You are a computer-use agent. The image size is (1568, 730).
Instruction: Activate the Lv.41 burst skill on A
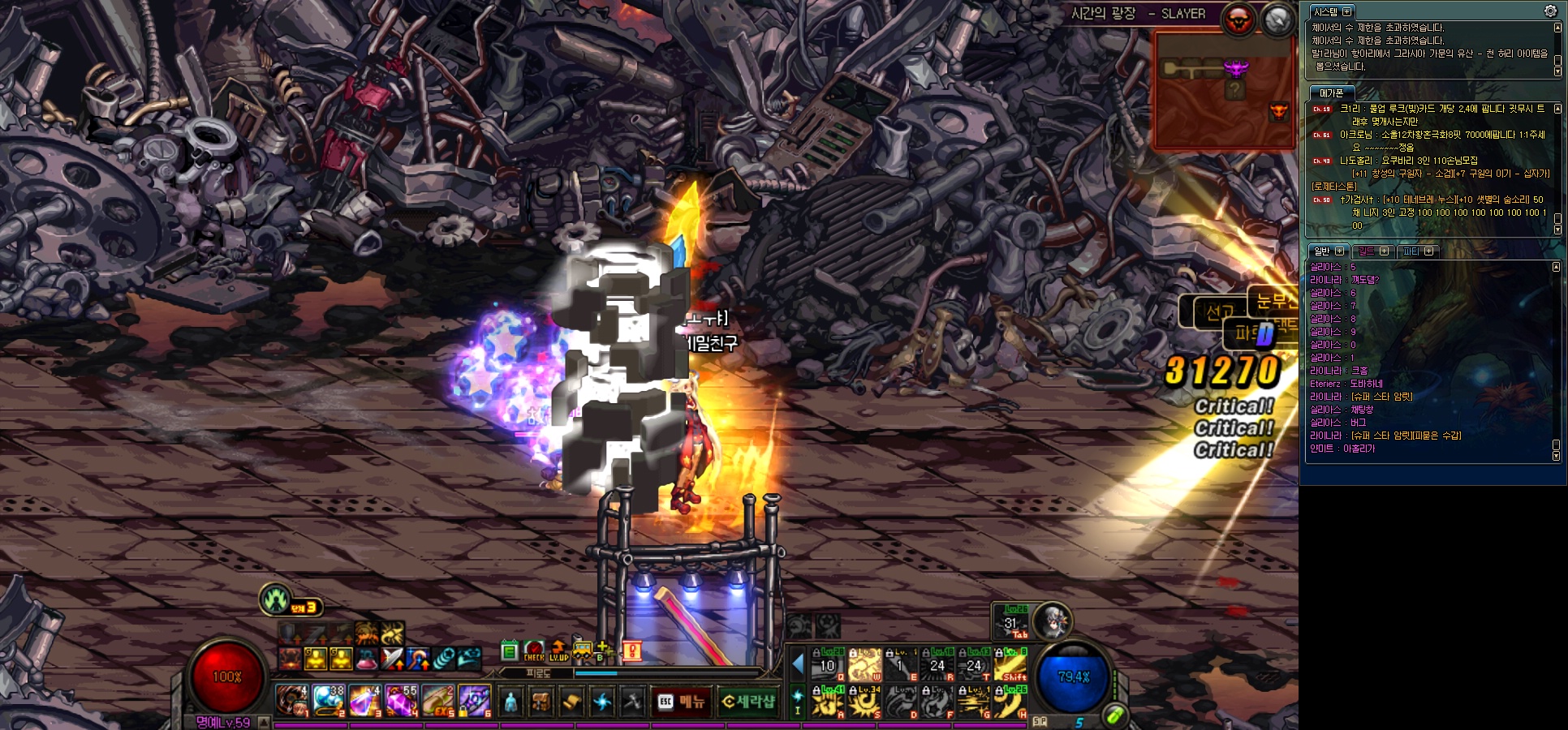pyautogui.click(x=828, y=701)
